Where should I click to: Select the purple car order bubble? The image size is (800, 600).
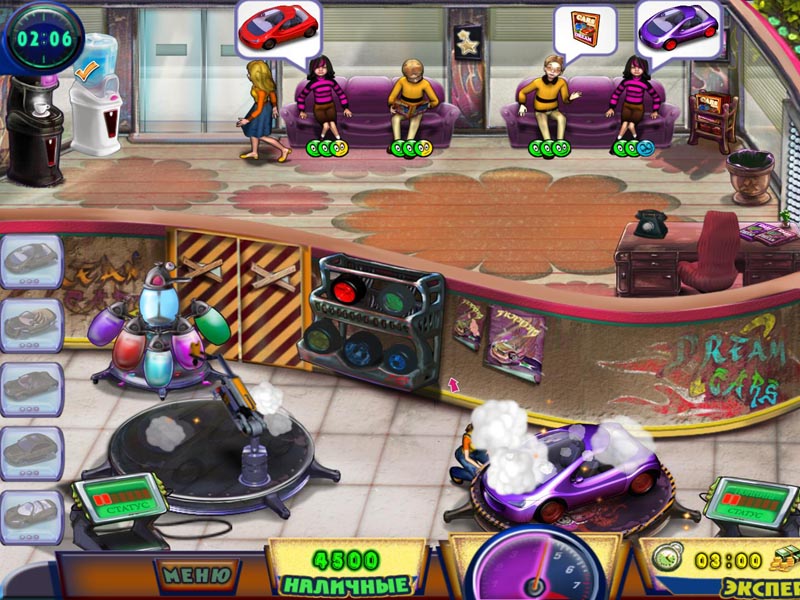(x=679, y=27)
